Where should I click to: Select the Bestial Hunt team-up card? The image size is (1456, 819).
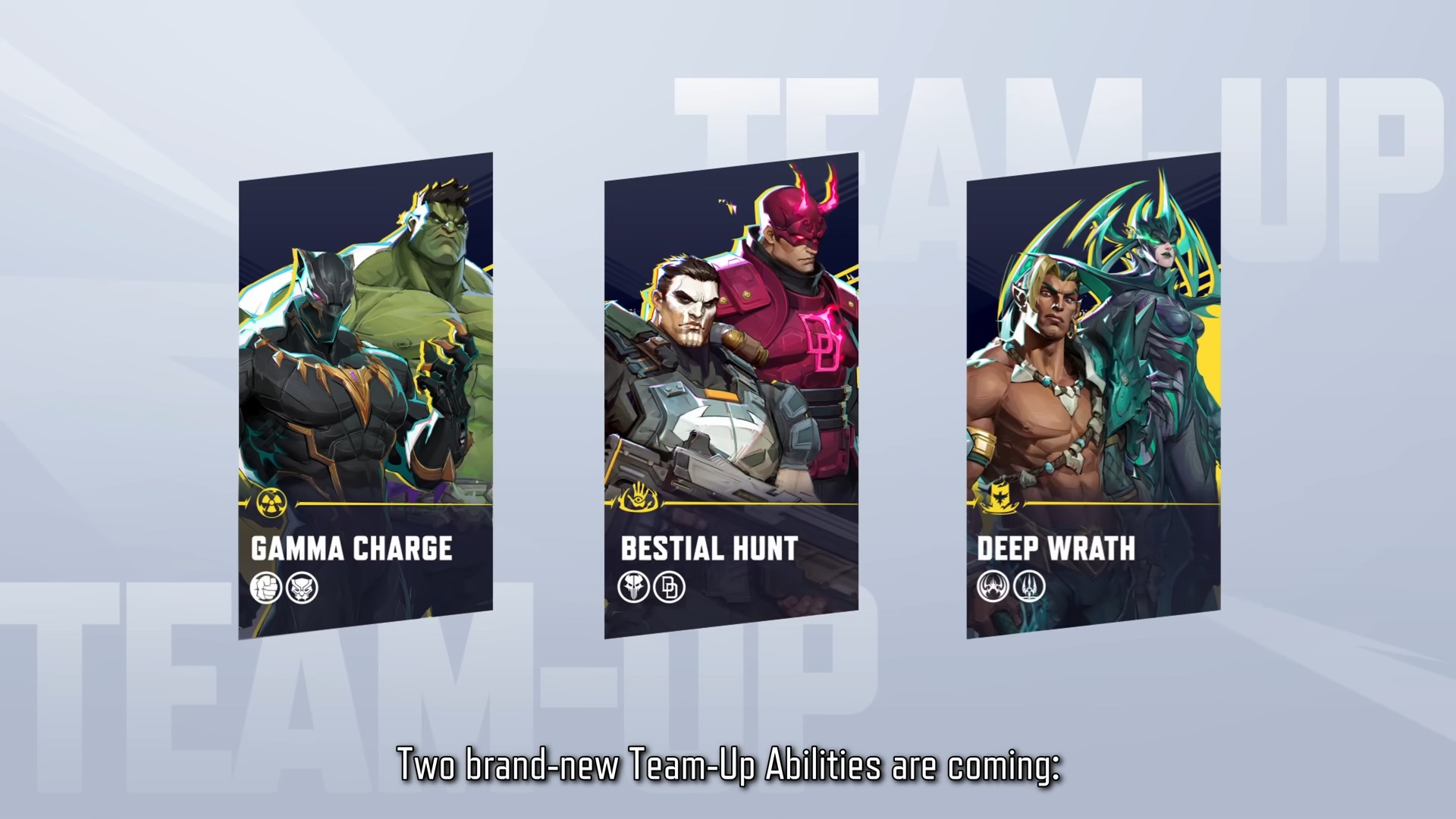coord(731,394)
